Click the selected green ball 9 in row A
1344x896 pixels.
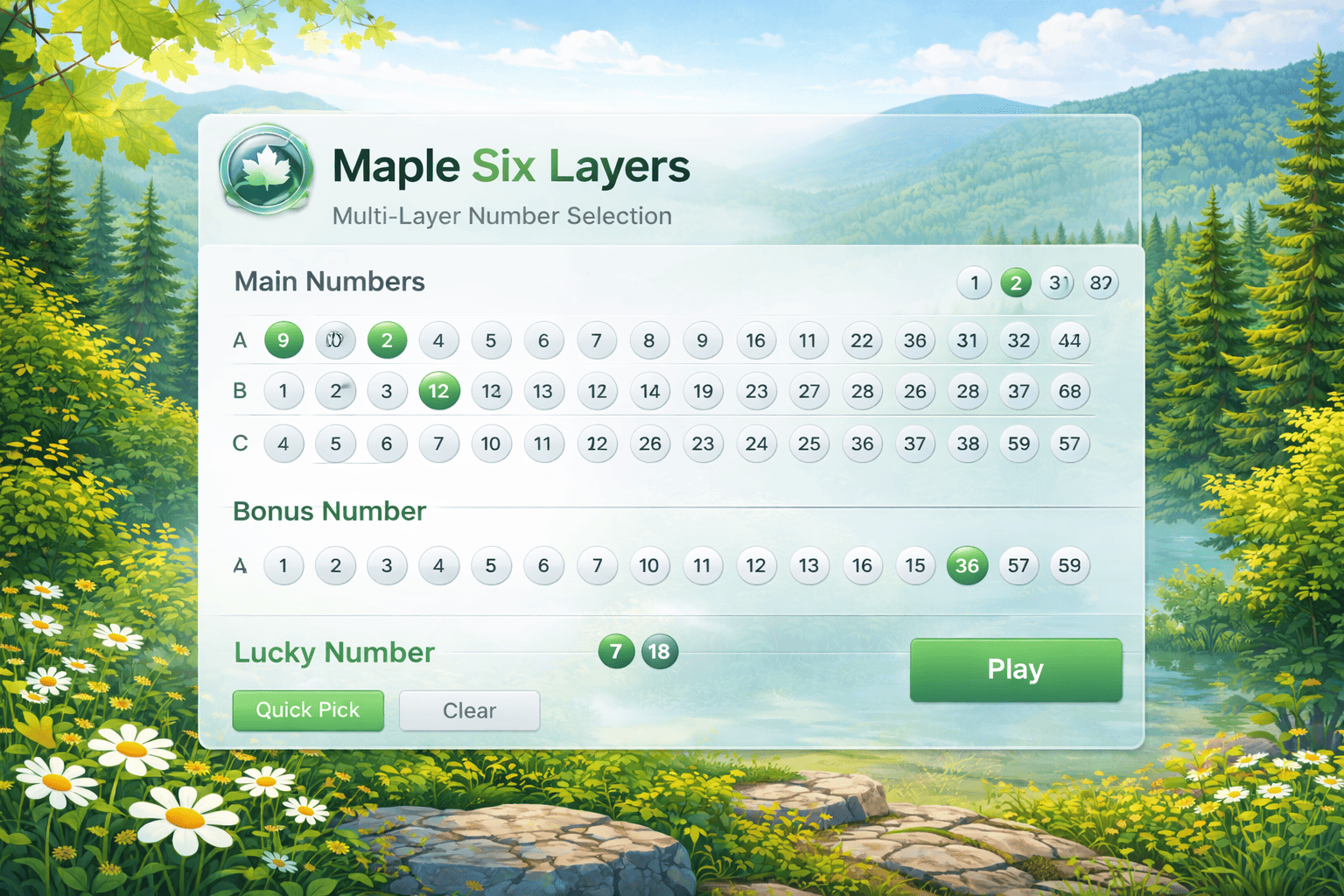[x=283, y=340]
